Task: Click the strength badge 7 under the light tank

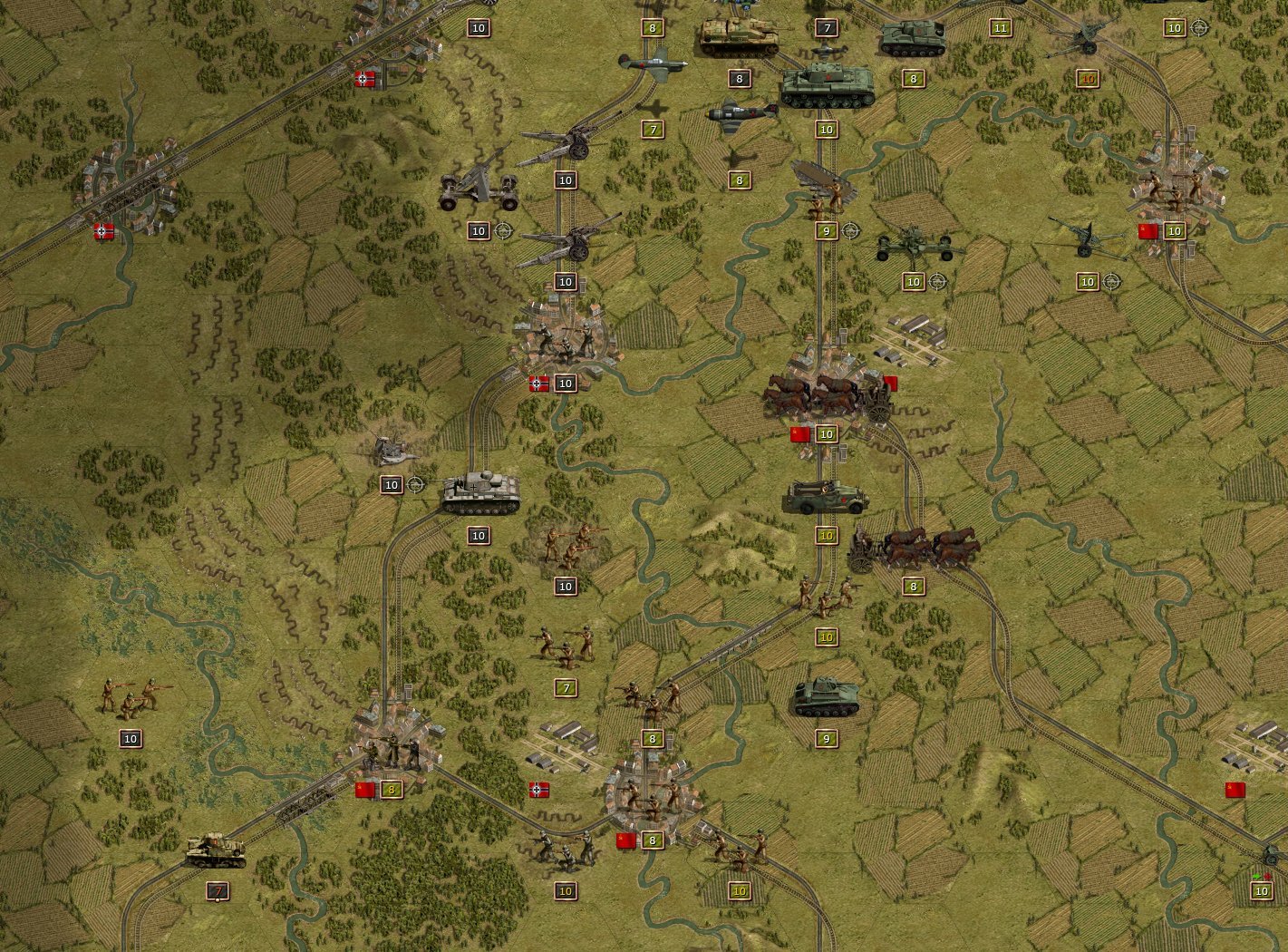Action: click(216, 893)
